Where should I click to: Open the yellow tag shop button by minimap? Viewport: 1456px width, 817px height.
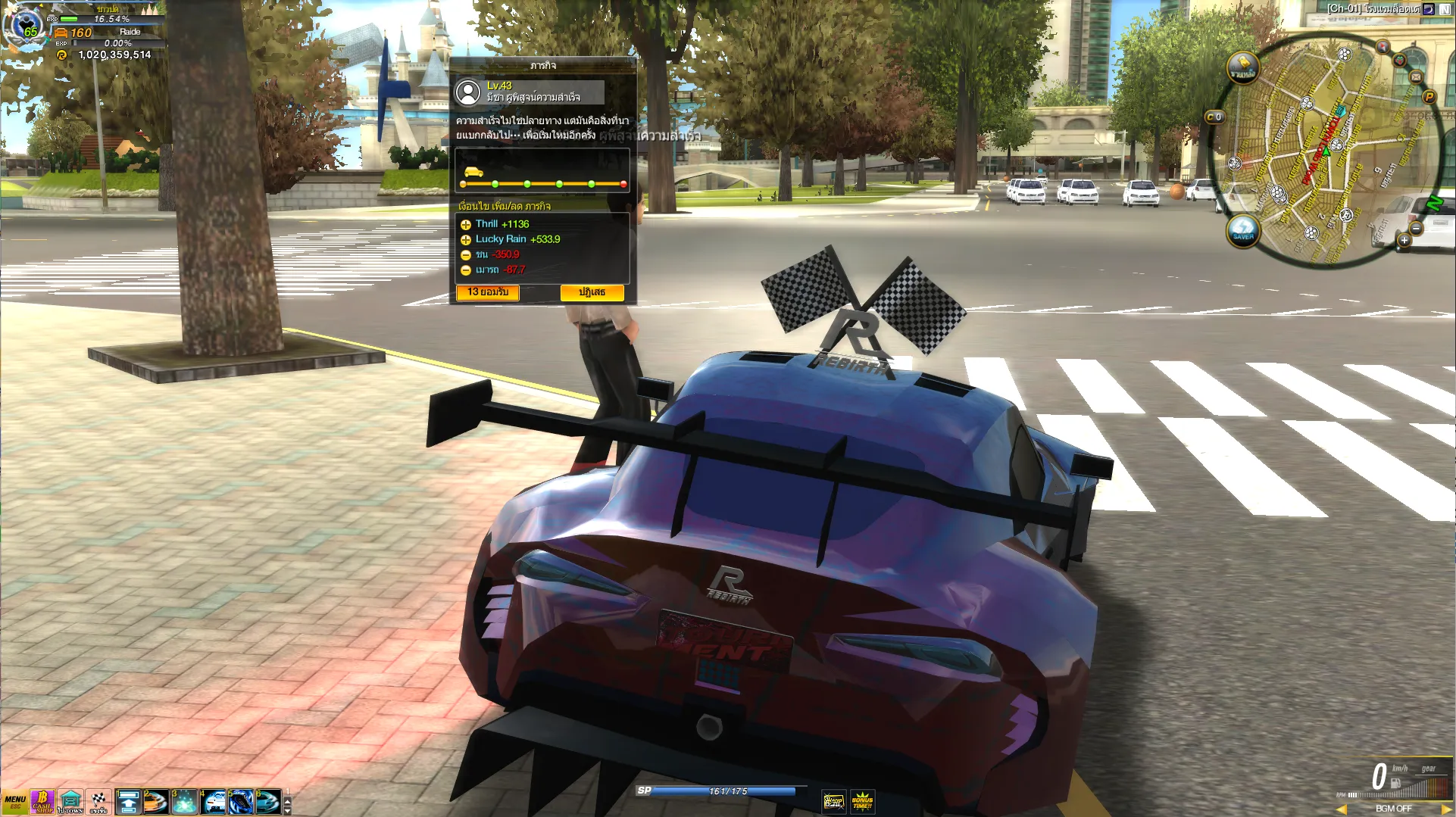pyautogui.click(x=1242, y=67)
